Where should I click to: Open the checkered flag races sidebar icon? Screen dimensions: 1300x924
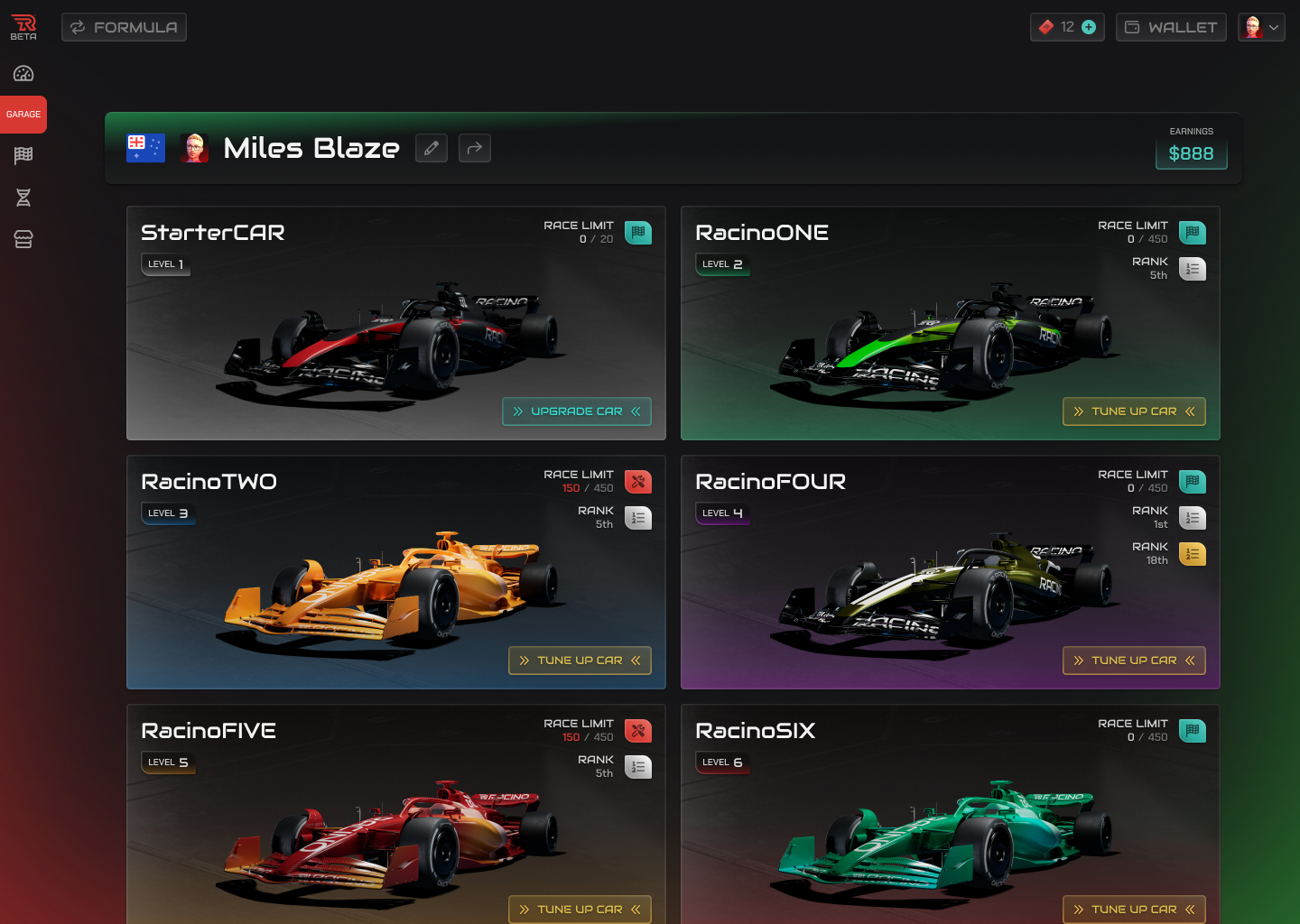tap(23, 155)
